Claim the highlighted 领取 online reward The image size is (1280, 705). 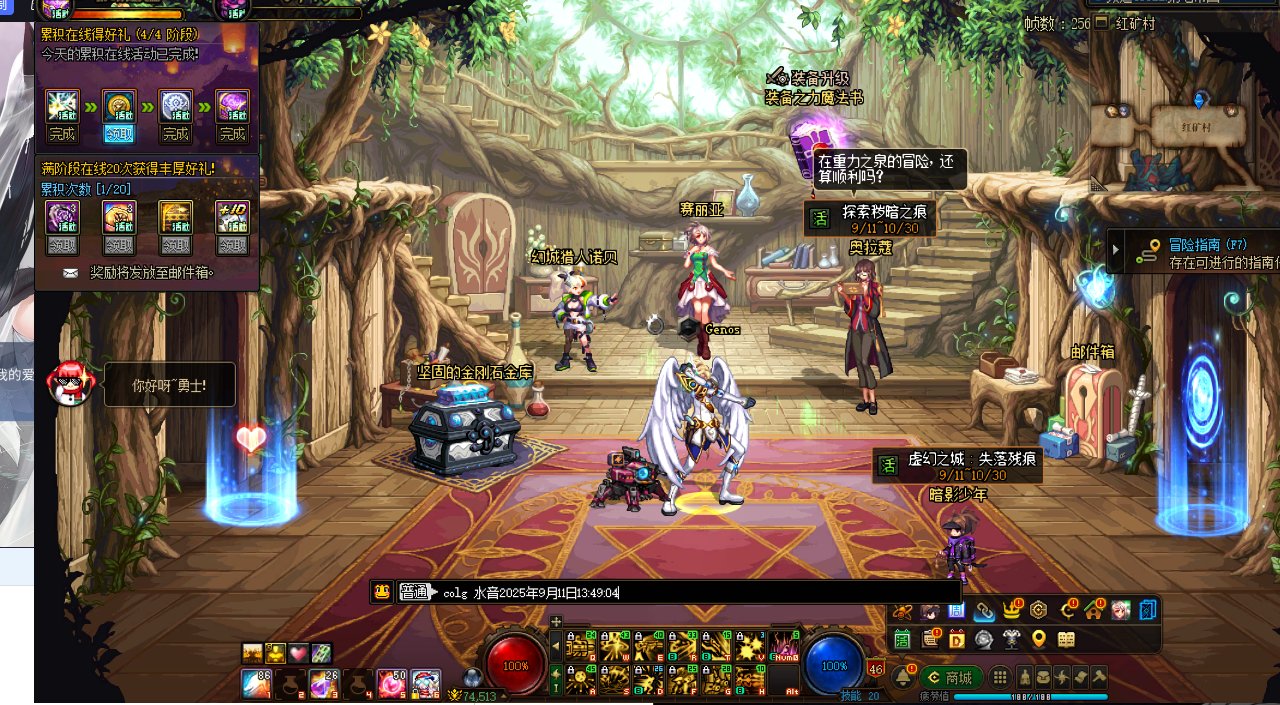tap(119, 134)
